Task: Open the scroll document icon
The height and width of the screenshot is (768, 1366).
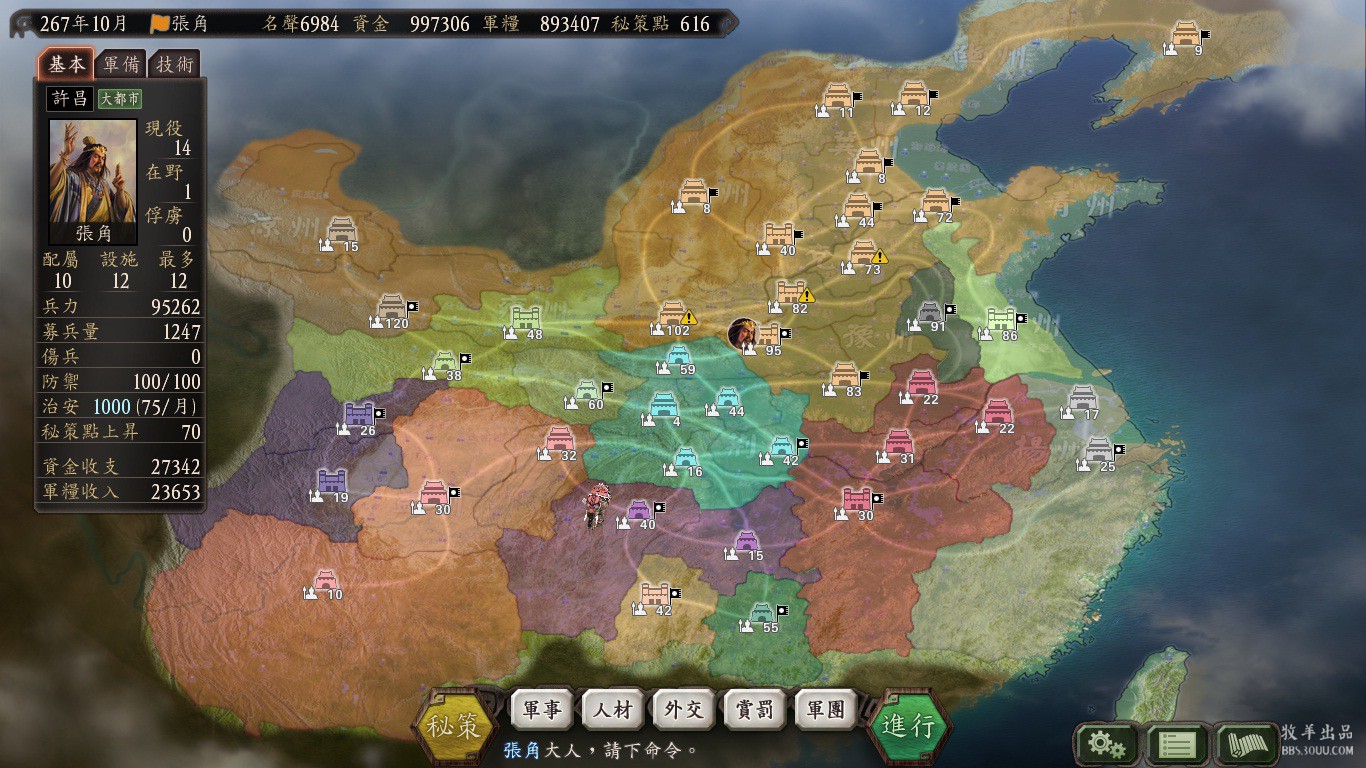Action: (1247, 744)
